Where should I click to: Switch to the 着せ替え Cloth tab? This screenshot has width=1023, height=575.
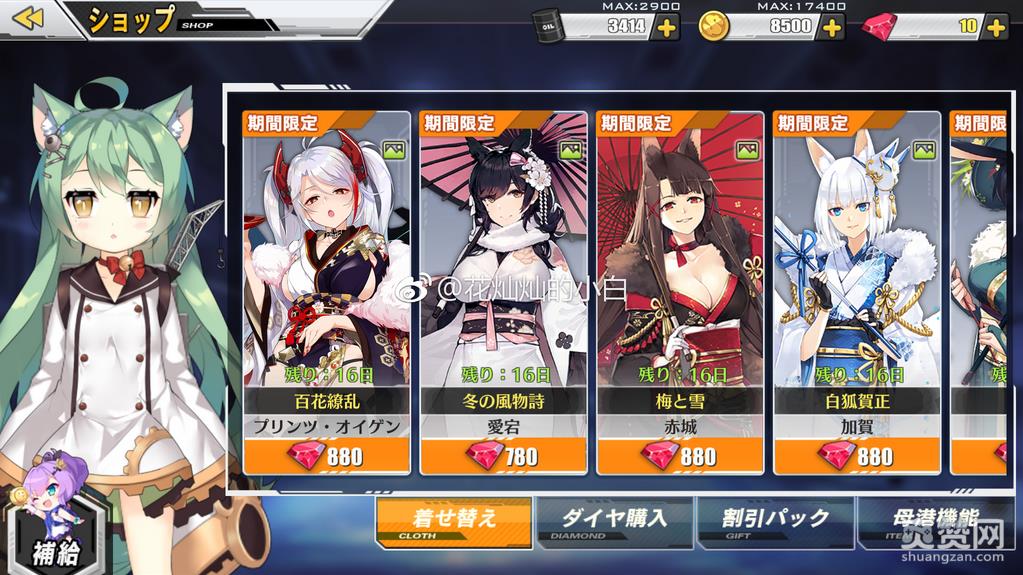(x=453, y=520)
